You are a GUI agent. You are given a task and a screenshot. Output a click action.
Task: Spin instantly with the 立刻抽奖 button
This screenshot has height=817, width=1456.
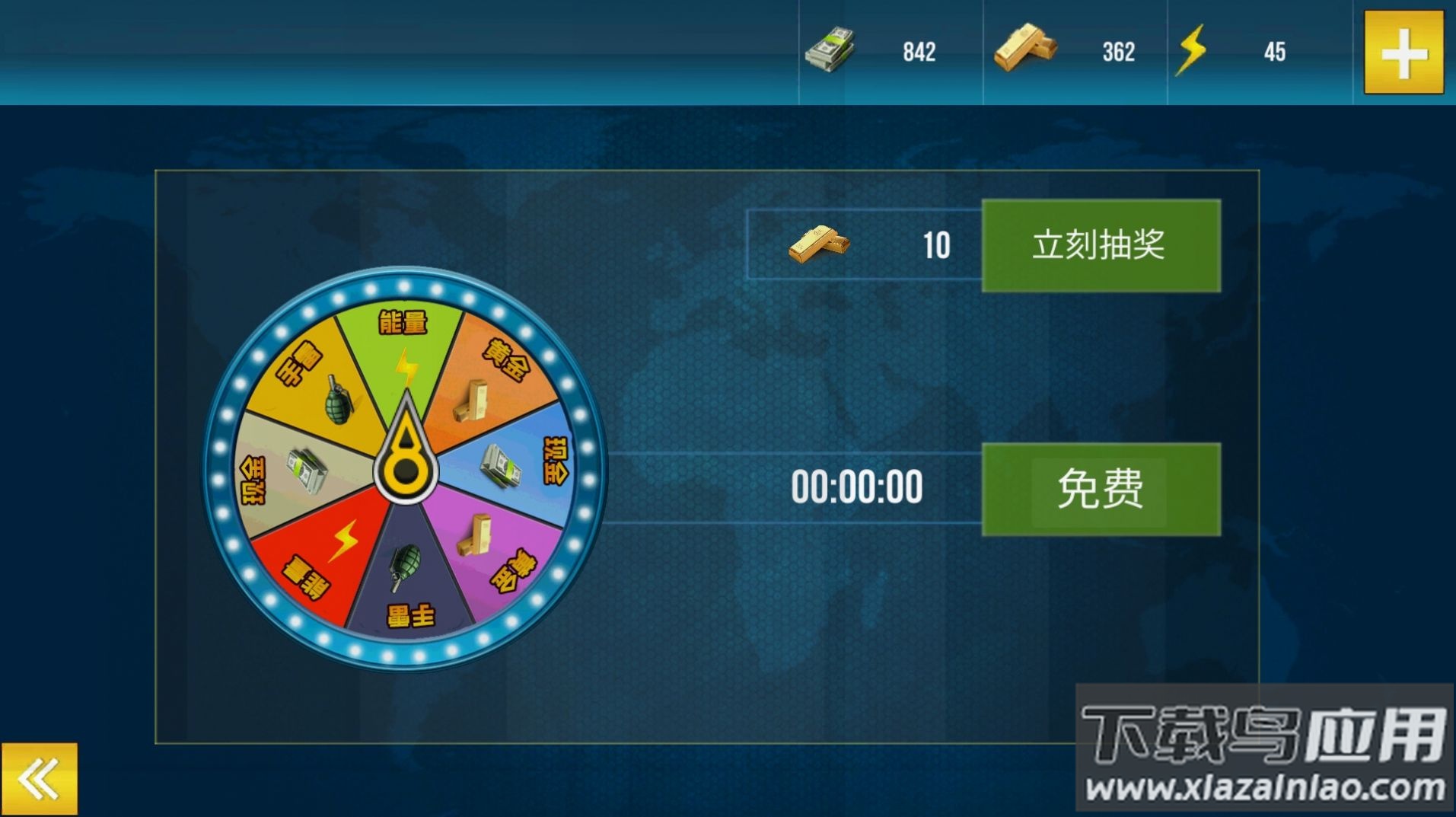tap(1101, 245)
